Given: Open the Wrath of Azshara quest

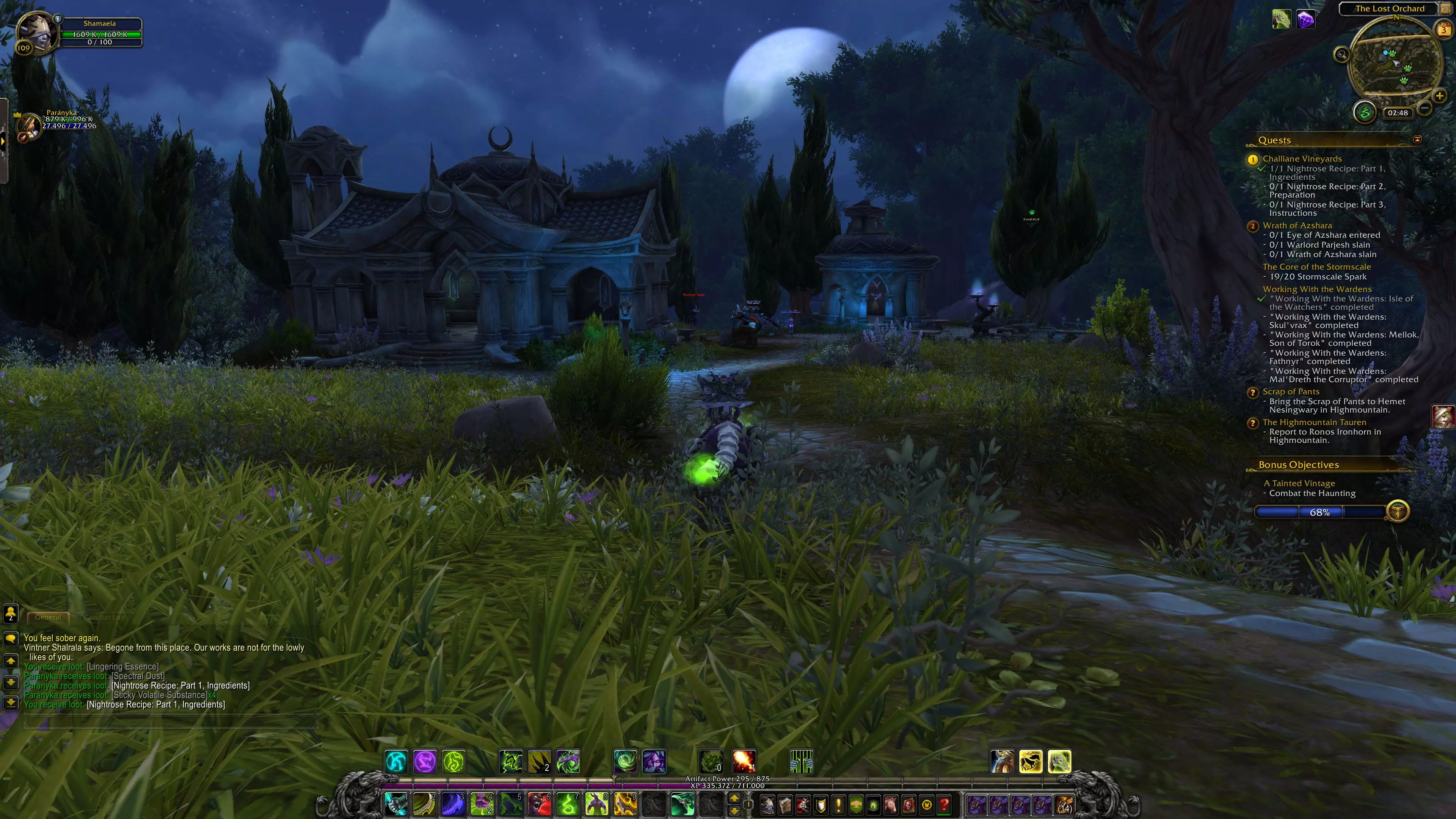Looking at the screenshot, I should click(1297, 226).
